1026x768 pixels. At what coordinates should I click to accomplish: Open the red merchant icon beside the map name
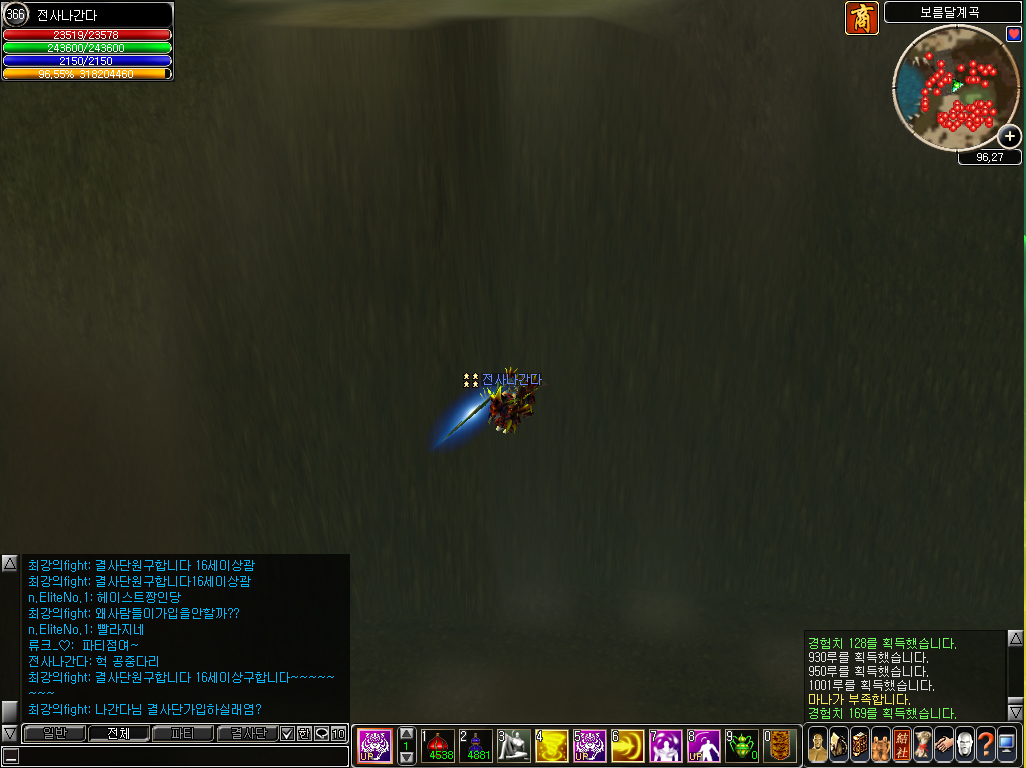click(x=861, y=18)
